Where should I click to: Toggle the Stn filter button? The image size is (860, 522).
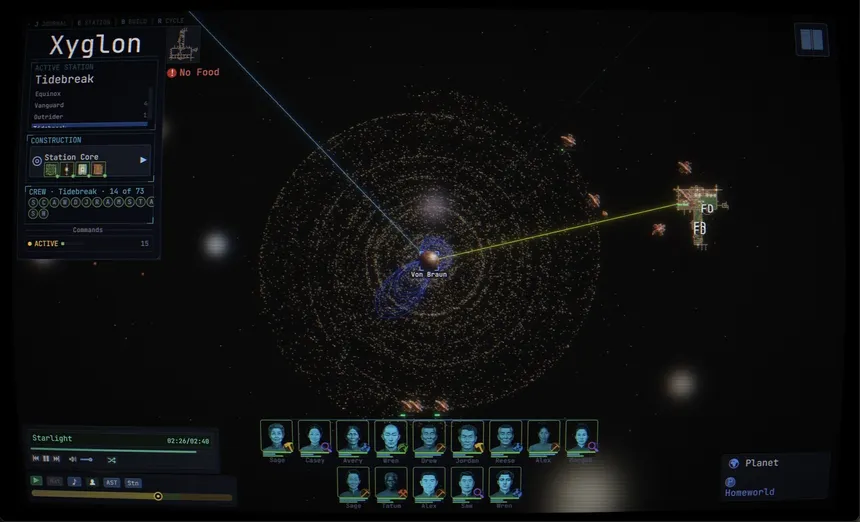(133, 482)
